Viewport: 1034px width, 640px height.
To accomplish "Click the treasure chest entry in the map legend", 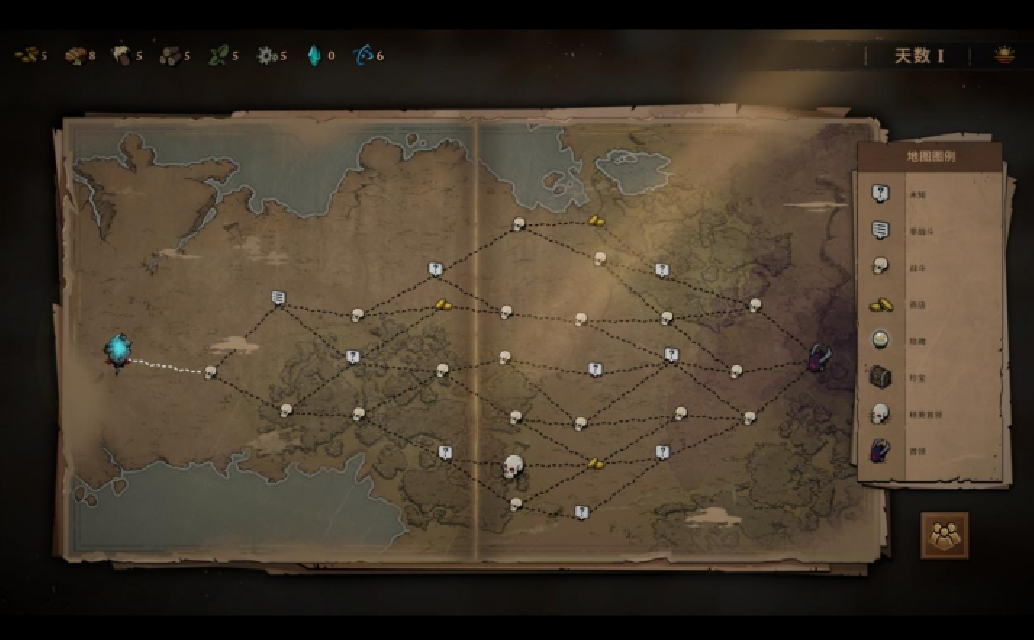I will click(880, 376).
